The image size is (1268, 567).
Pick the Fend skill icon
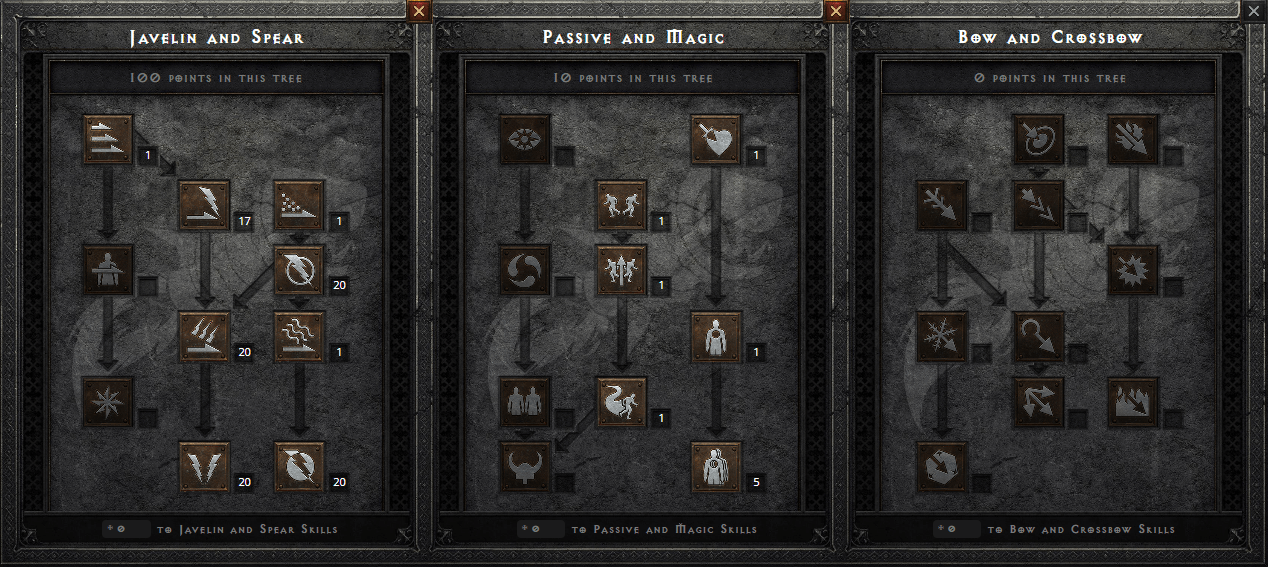coord(108,401)
